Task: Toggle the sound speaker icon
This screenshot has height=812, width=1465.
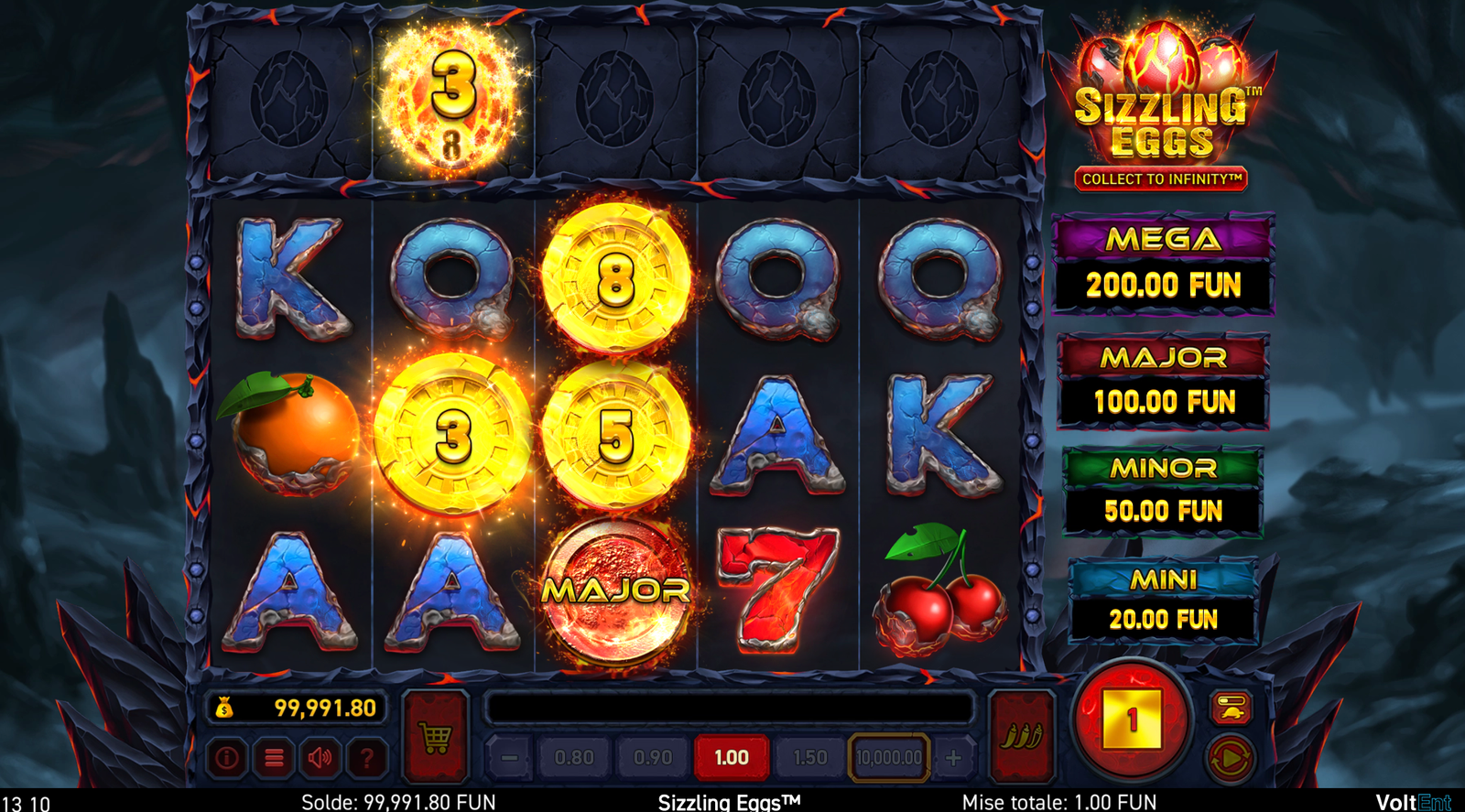Action: (x=320, y=758)
